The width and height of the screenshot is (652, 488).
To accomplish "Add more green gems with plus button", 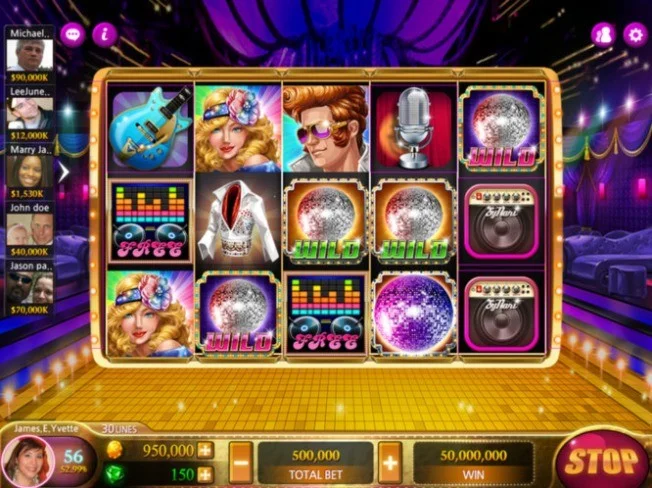I will coord(205,473).
